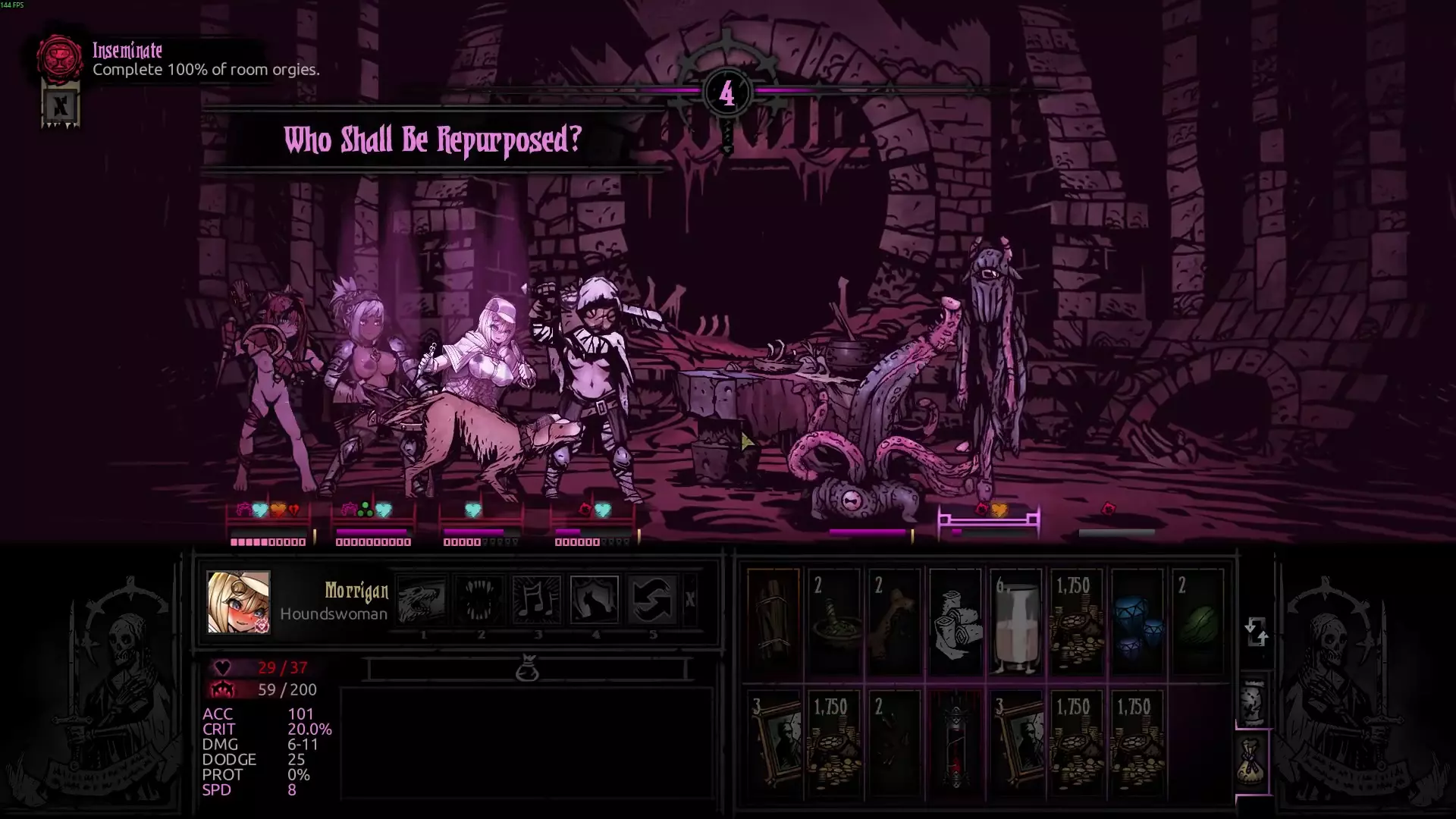Image resolution: width=1456 pixels, height=819 pixels.
Task: Click the X banner under the quest seal
Action: (61, 106)
